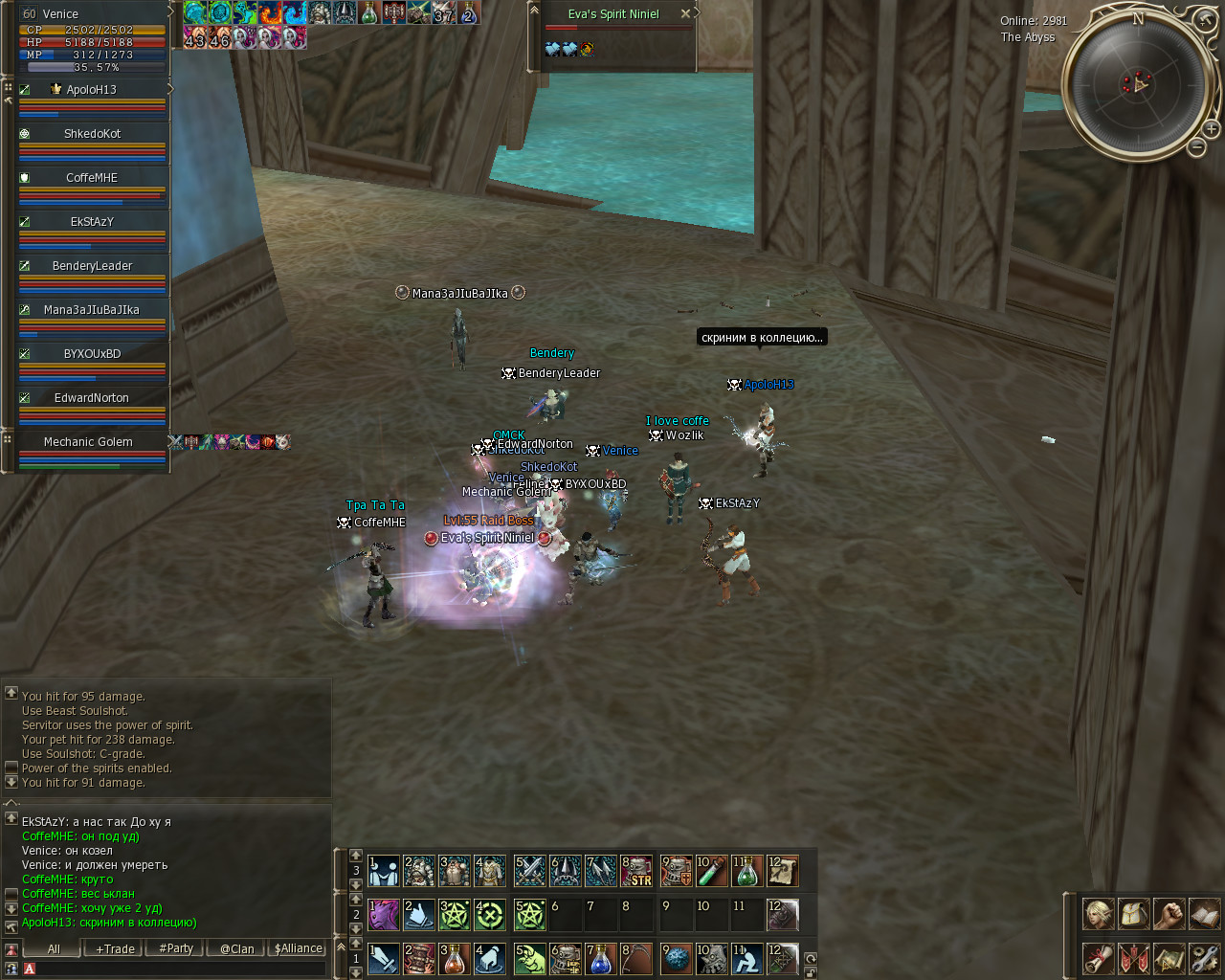The height and width of the screenshot is (980, 1225).
Task: Open the character status elf portrait
Action: 1098,914
